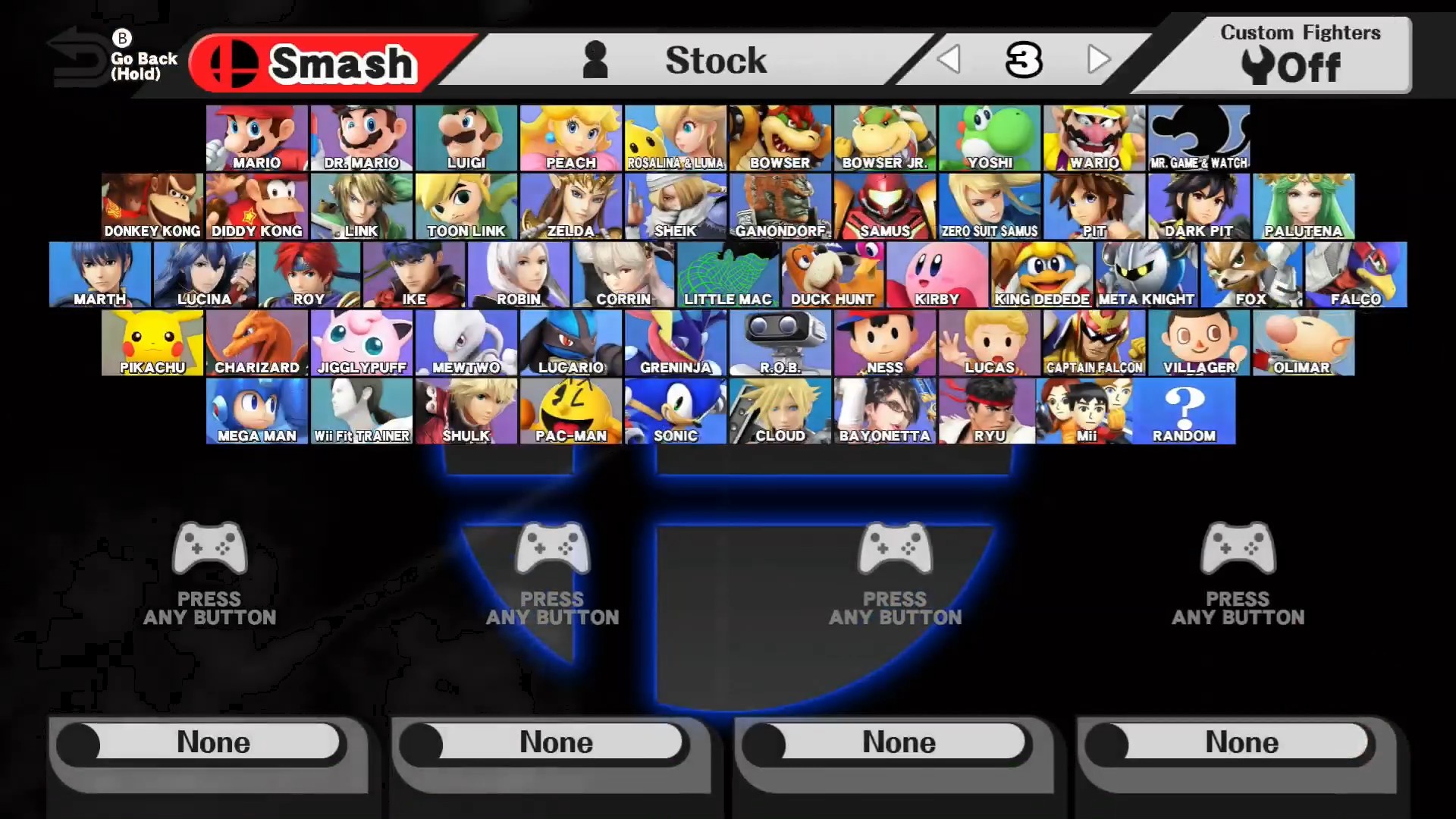Pick Kirby as your fighter
The height and width of the screenshot is (819, 1456).
937,273
